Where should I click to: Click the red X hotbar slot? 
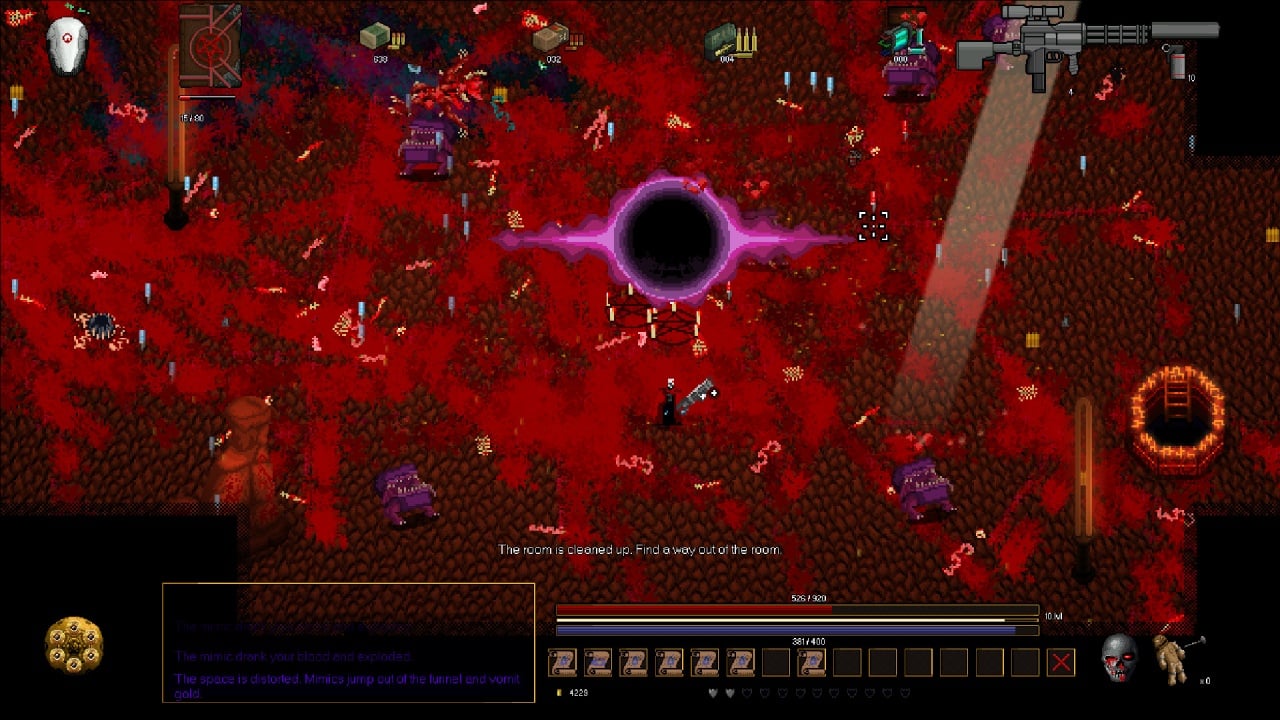point(1061,662)
